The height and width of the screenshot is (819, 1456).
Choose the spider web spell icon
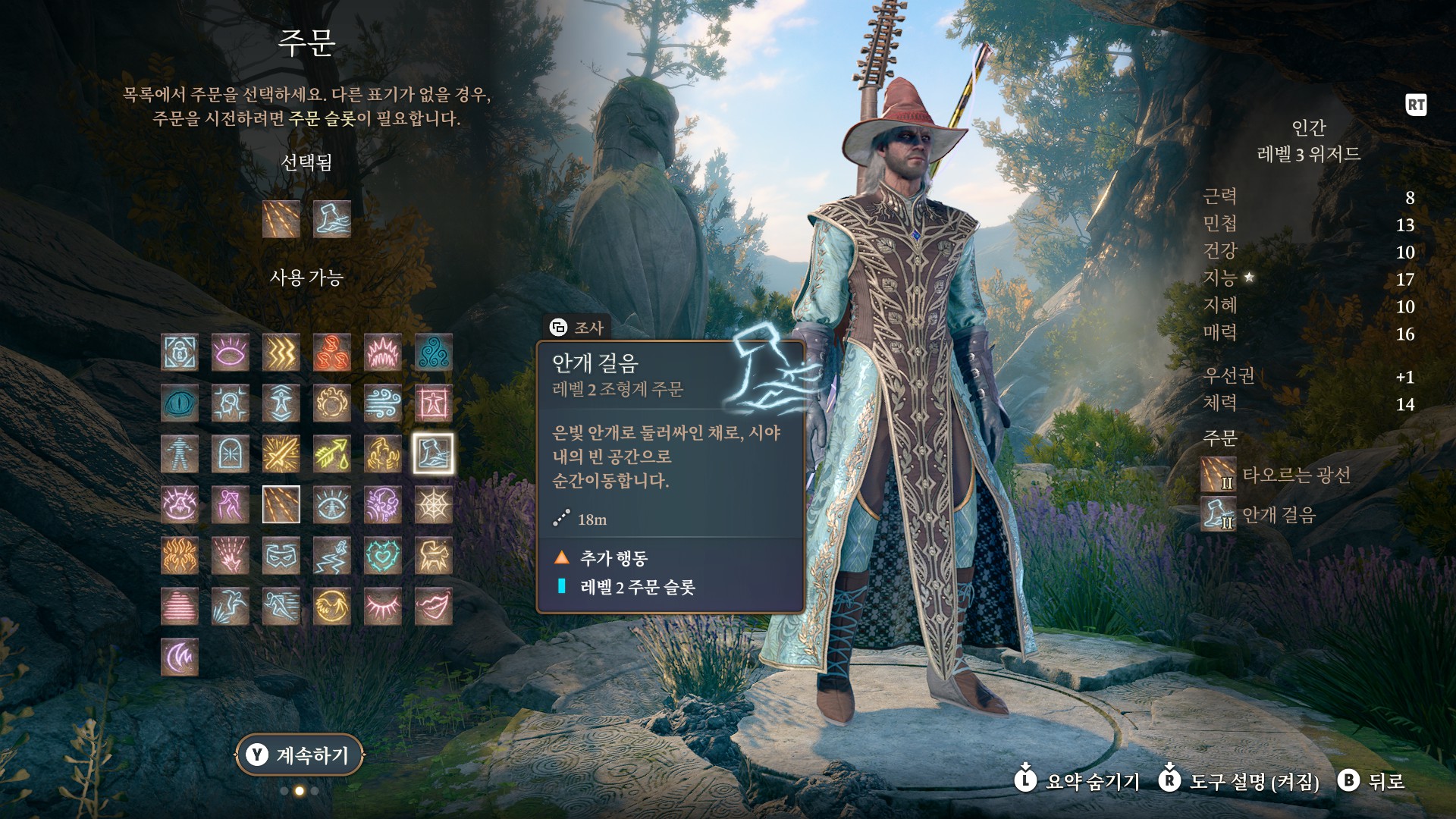pyautogui.click(x=434, y=505)
